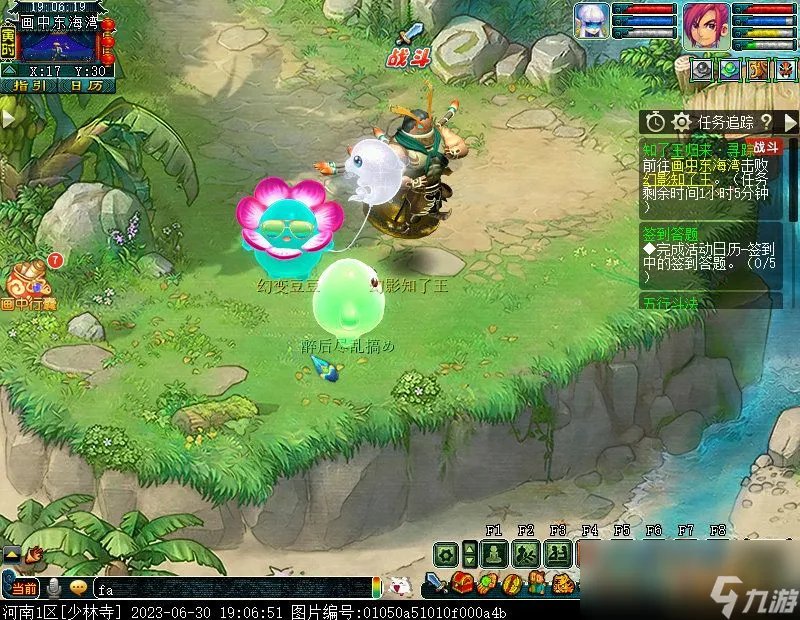The width and height of the screenshot is (800, 620).
Task: Click the 画中东海湾 minimap
Action: 58,45
